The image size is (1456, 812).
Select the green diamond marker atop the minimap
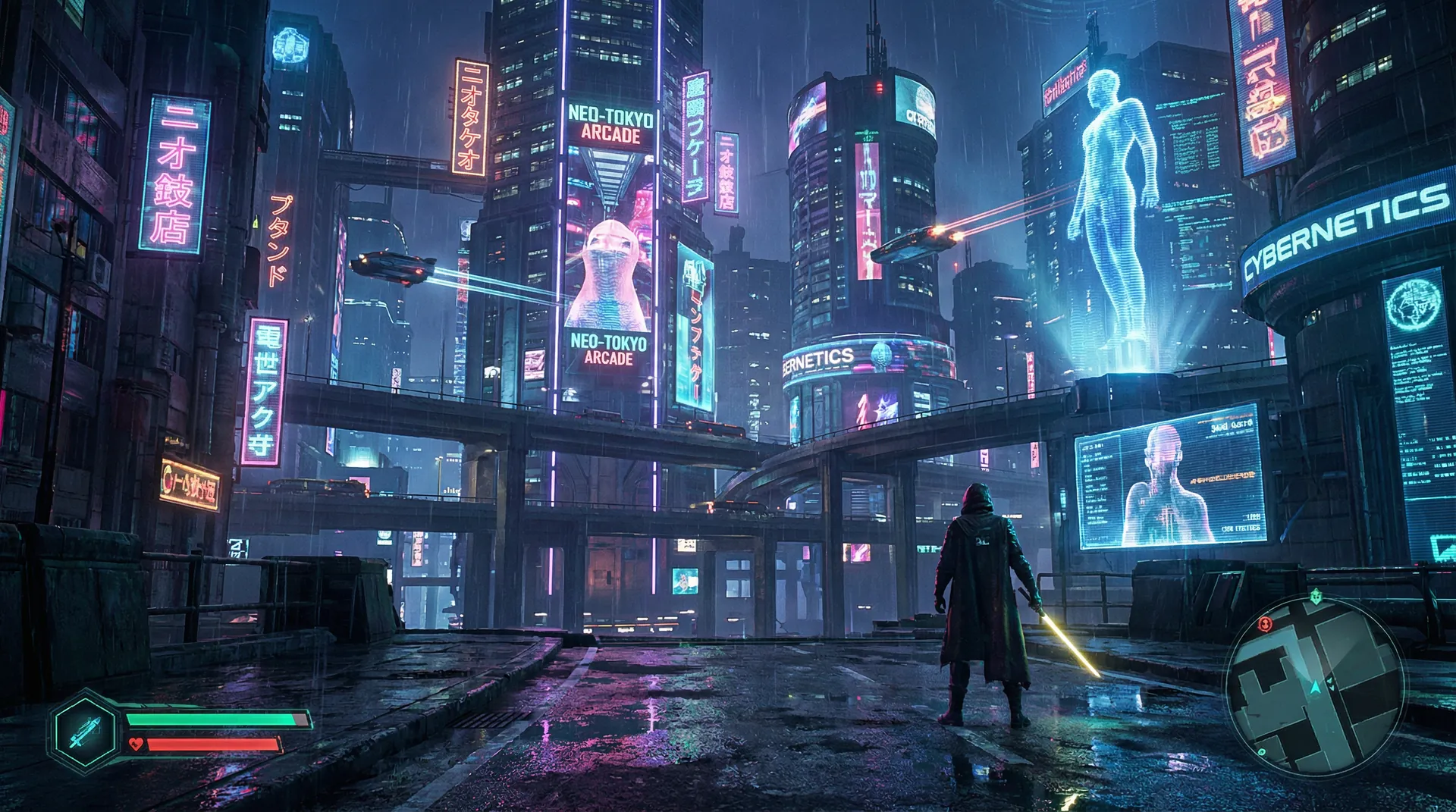tap(1314, 597)
